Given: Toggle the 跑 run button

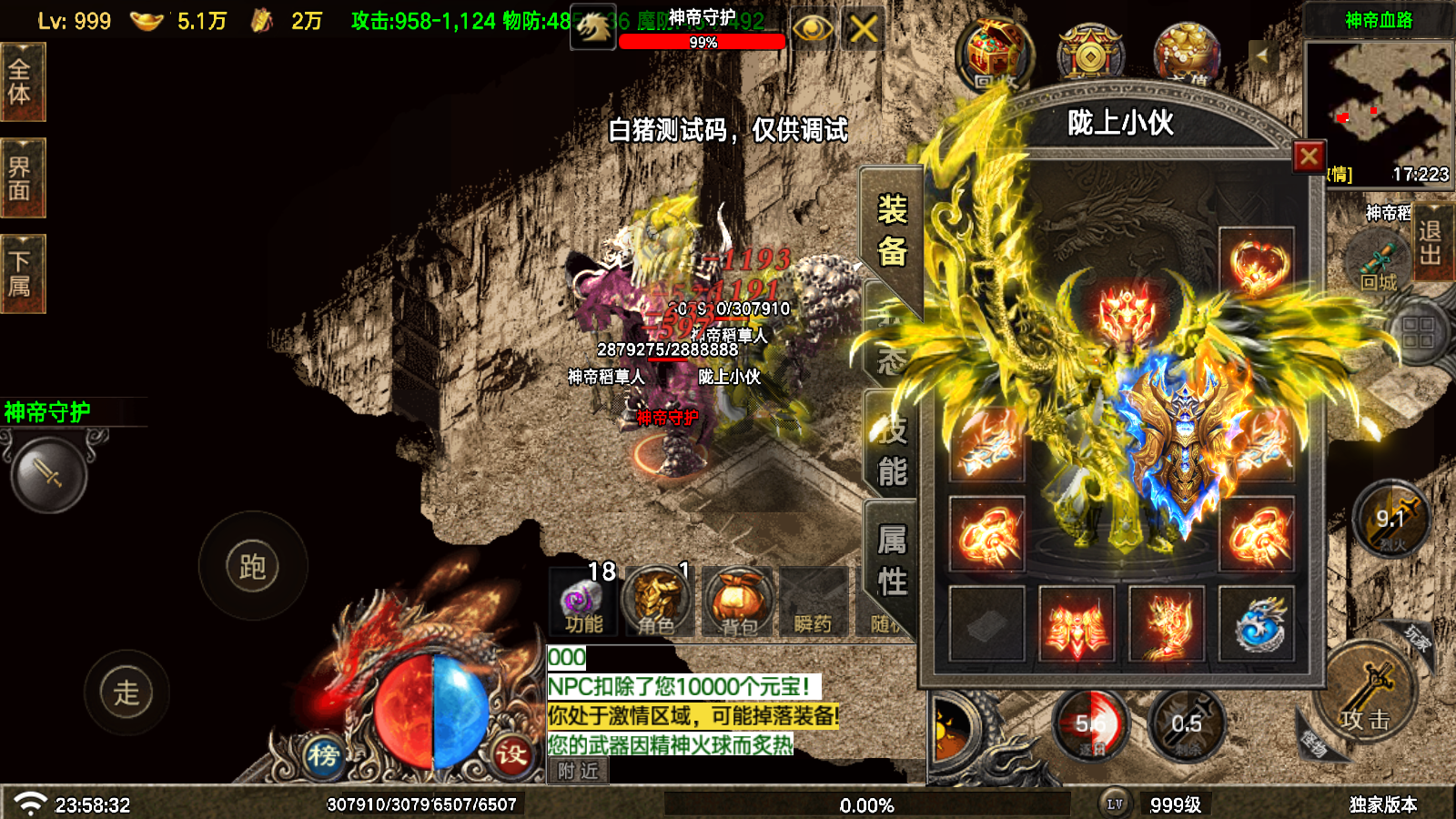Looking at the screenshot, I should click(x=253, y=566).
